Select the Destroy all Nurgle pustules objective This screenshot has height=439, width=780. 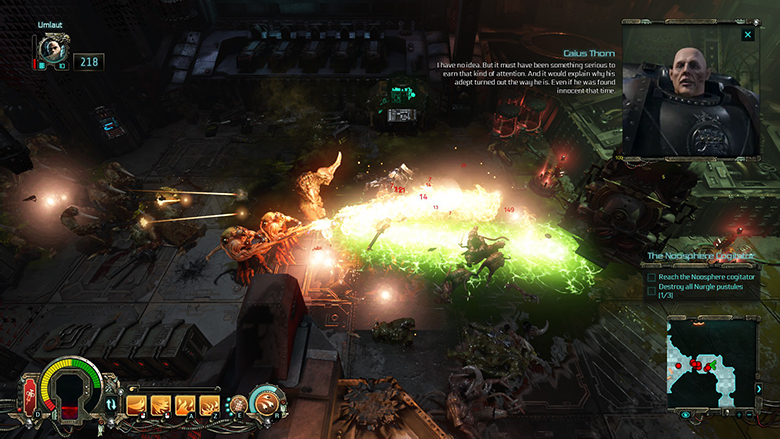click(700, 291)
